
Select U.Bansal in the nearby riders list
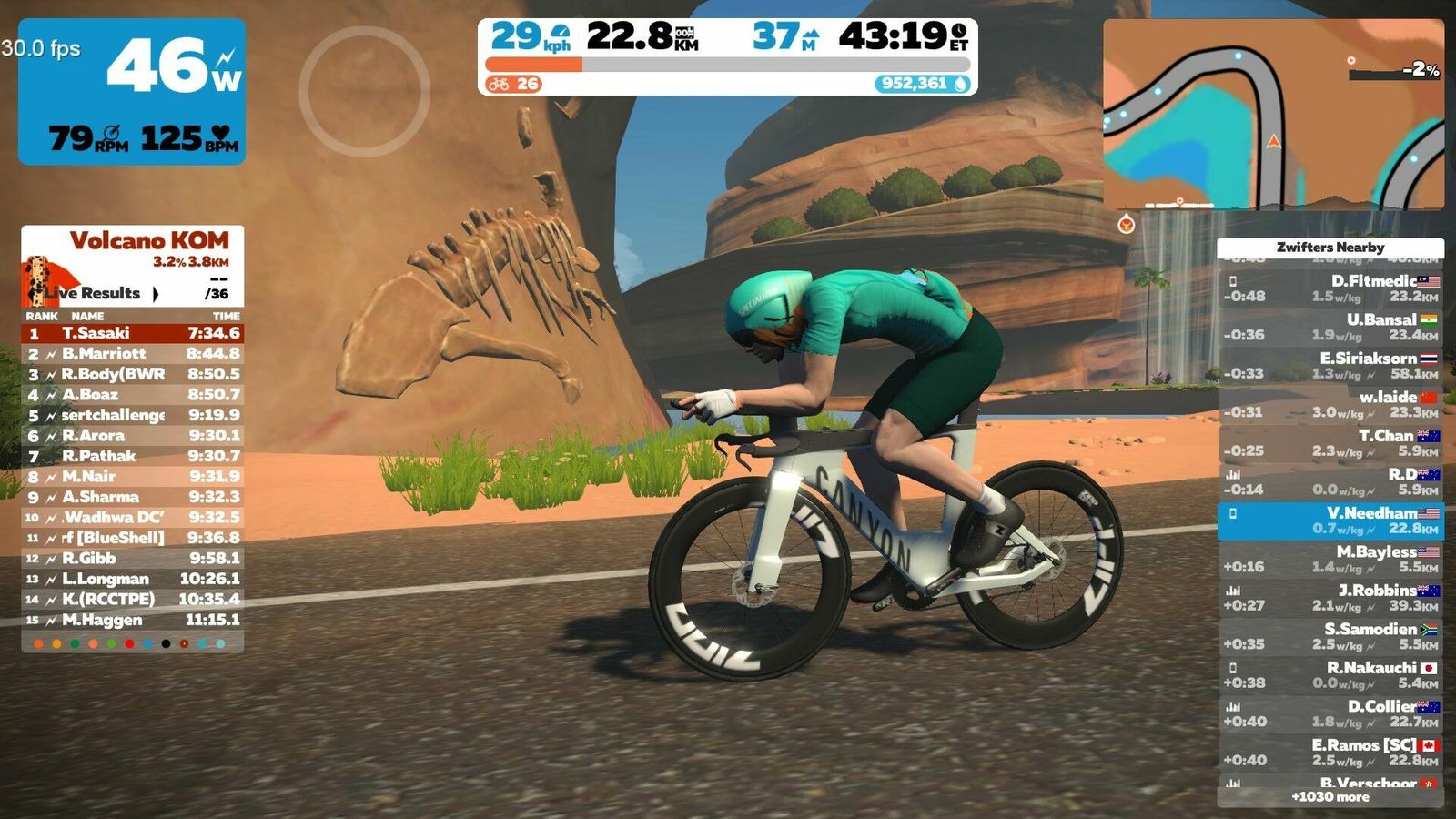pyautogui.click(x=1330, y=327)
